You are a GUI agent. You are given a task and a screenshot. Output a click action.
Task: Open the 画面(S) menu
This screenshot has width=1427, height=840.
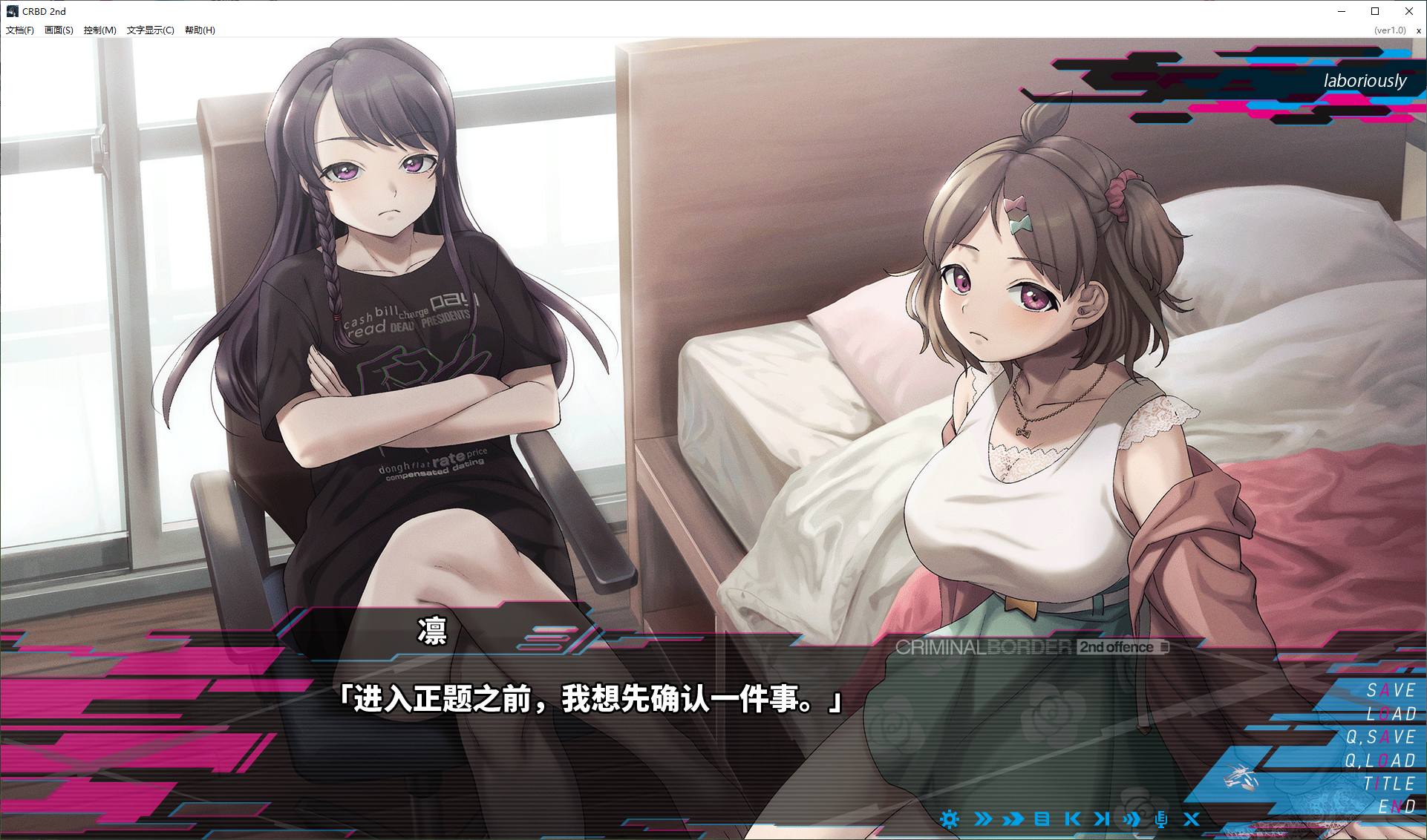pyautogui.click(x=59, y=30)
